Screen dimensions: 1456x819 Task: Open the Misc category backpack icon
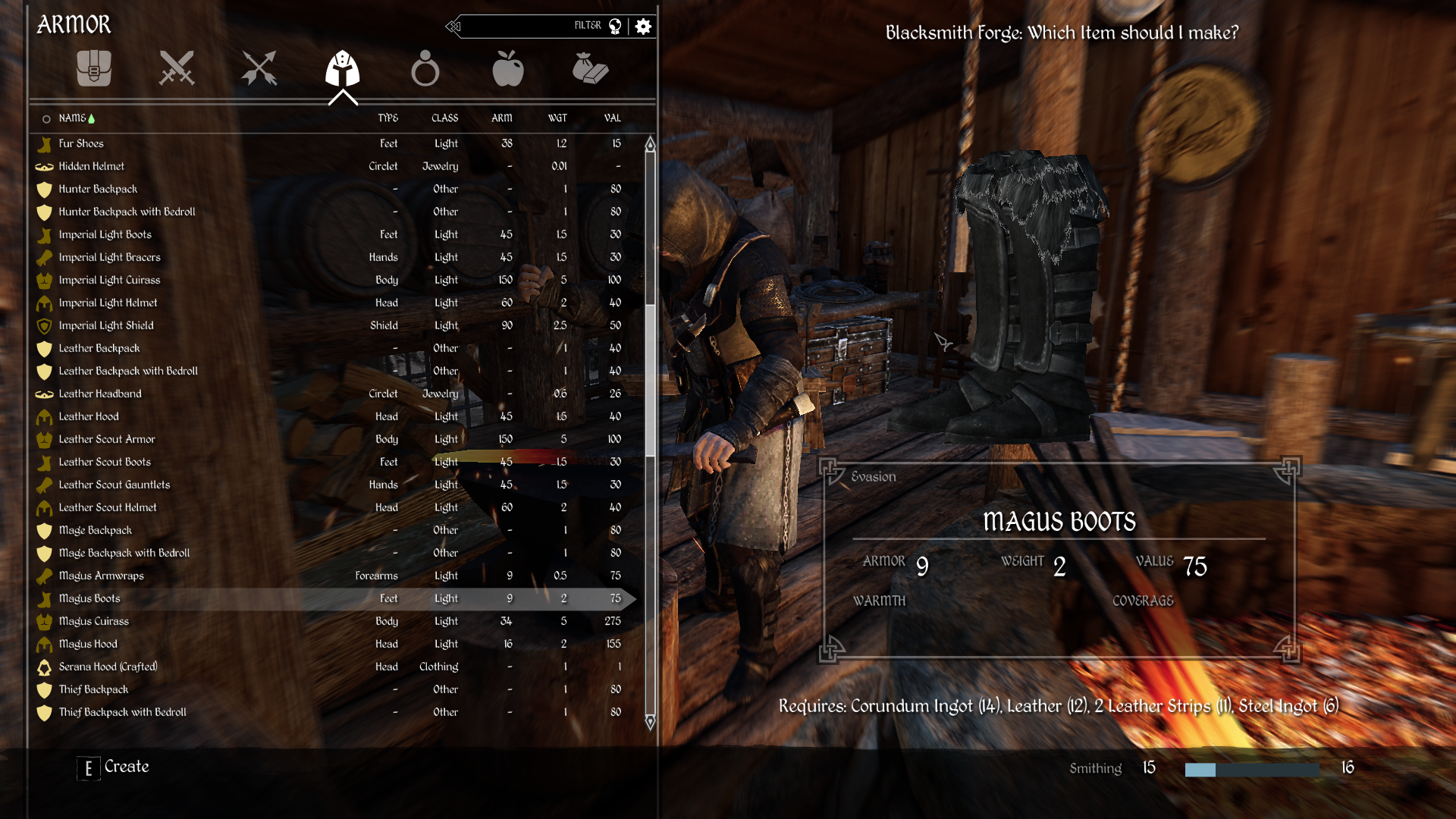94,68
